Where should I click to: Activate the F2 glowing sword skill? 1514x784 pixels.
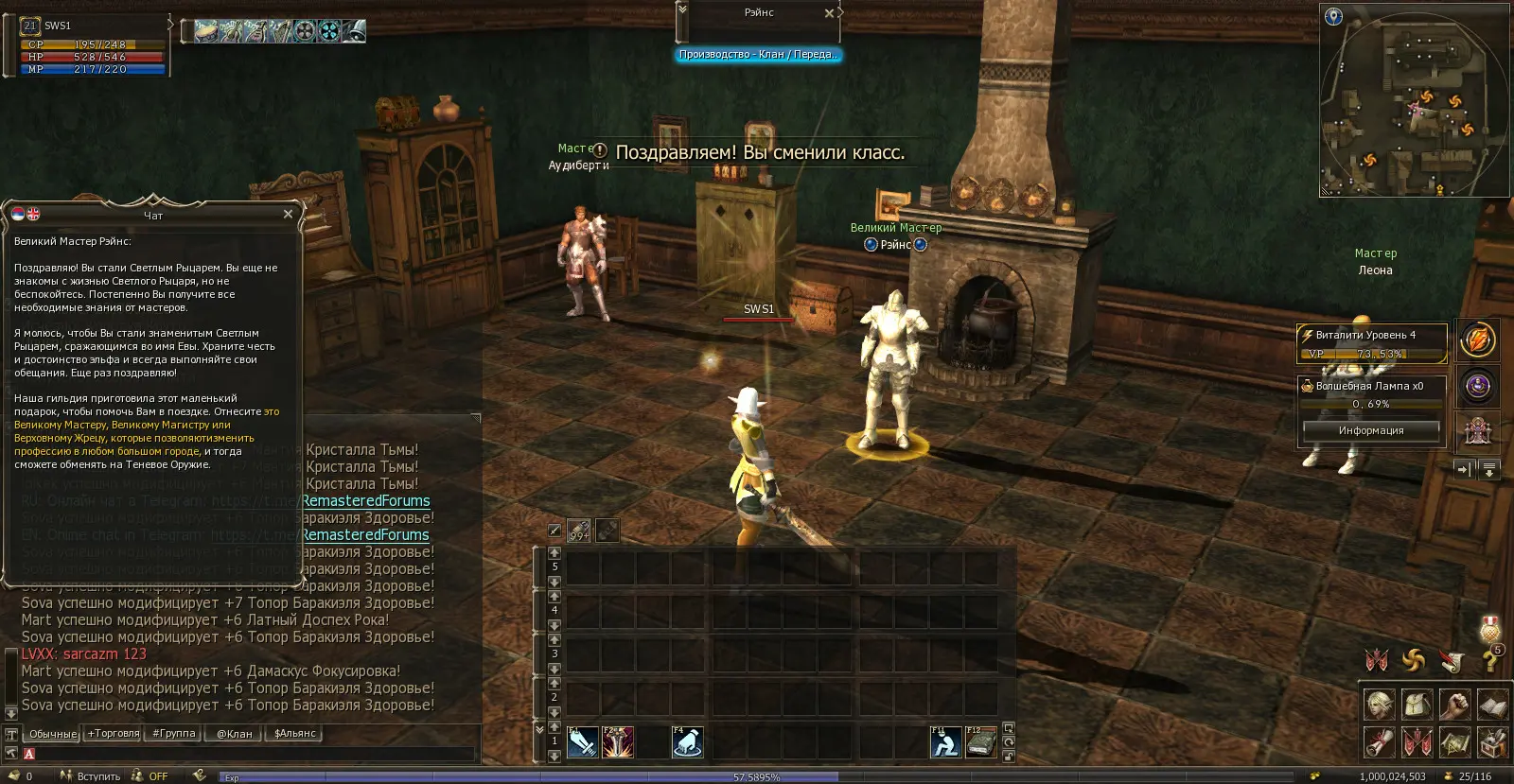(618, 742)
